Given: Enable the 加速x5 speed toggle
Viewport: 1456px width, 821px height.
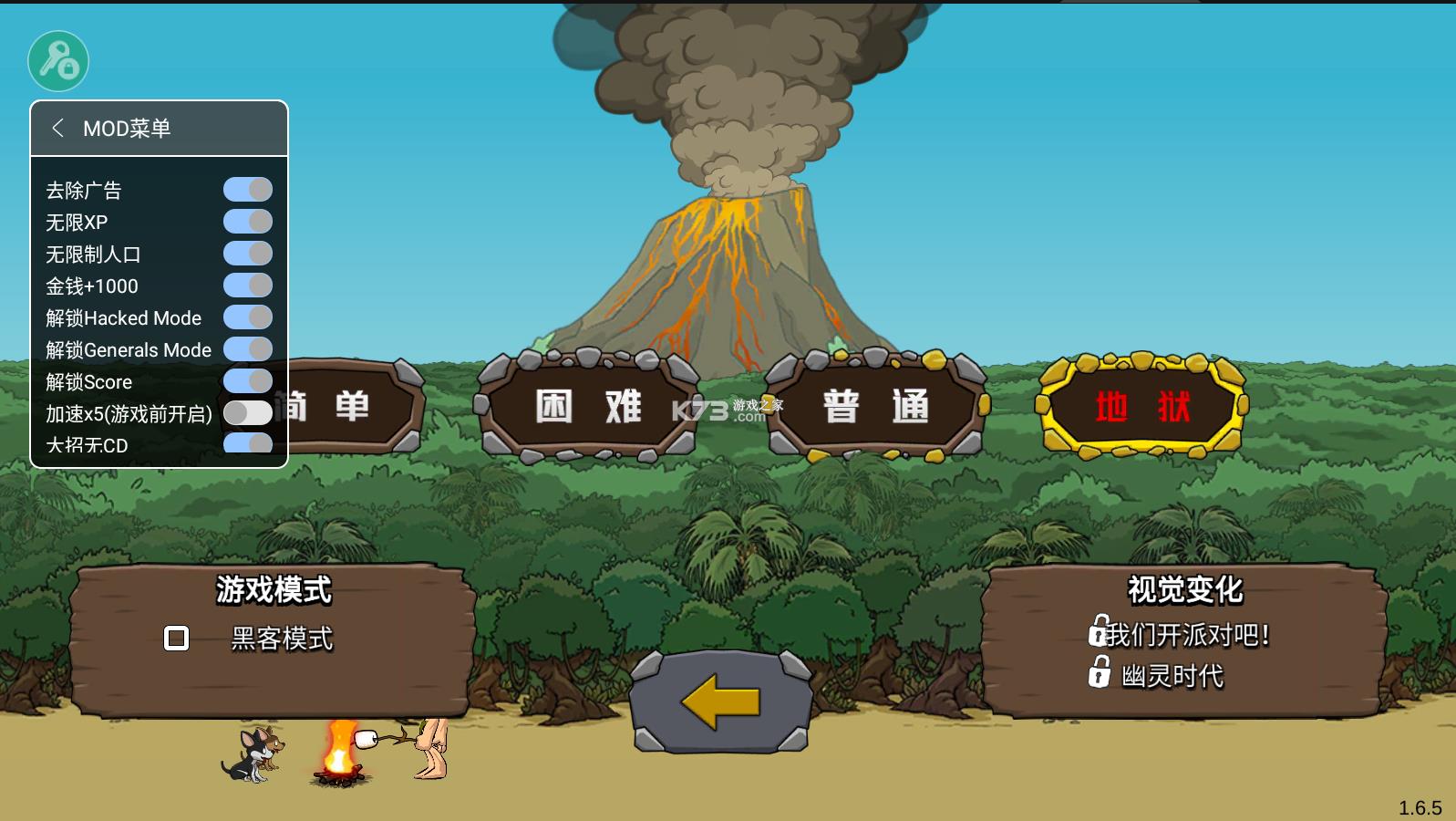Looking at the screenshot, I should [x=248, y=413].
